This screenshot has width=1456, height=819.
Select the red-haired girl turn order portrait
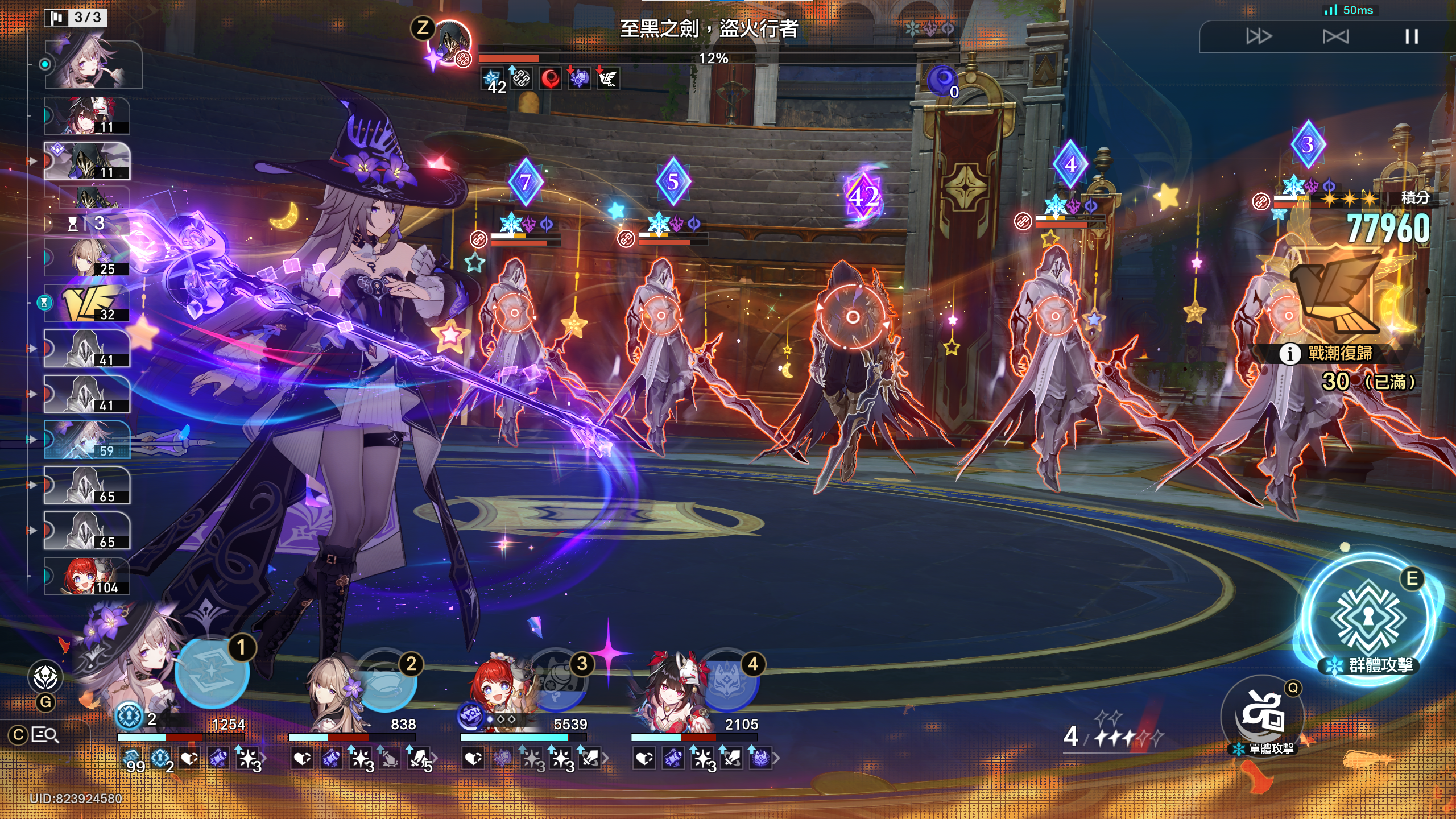tap(88, 576)
